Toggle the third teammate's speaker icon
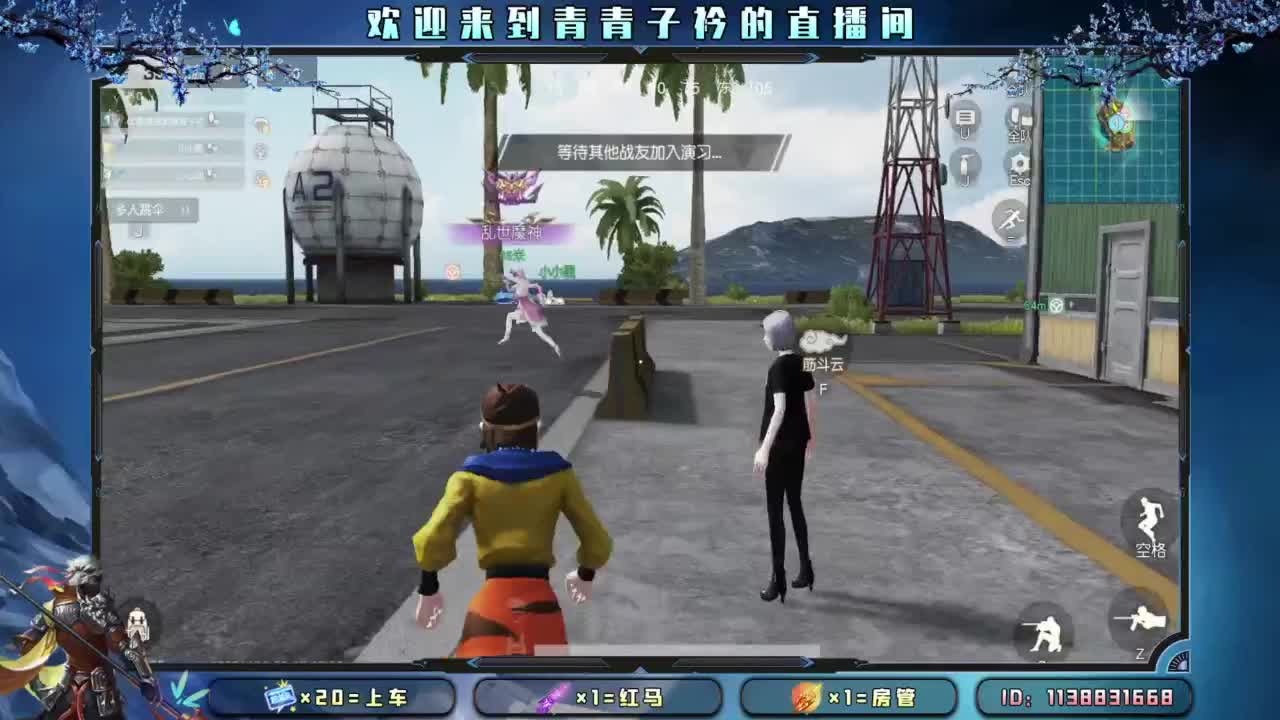1280x720 pixels. coord(210,172)
